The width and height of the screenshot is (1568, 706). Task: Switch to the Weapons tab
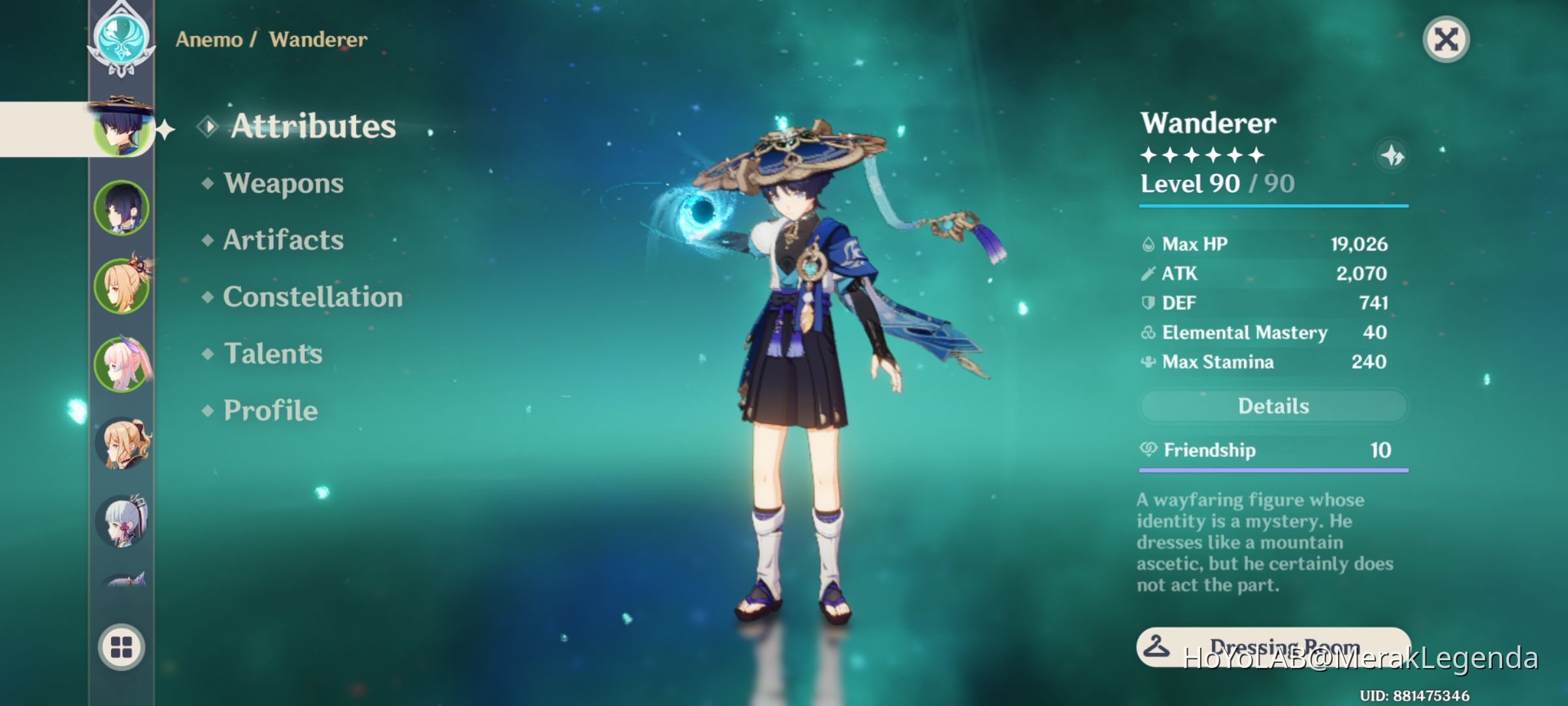point(281,184)
